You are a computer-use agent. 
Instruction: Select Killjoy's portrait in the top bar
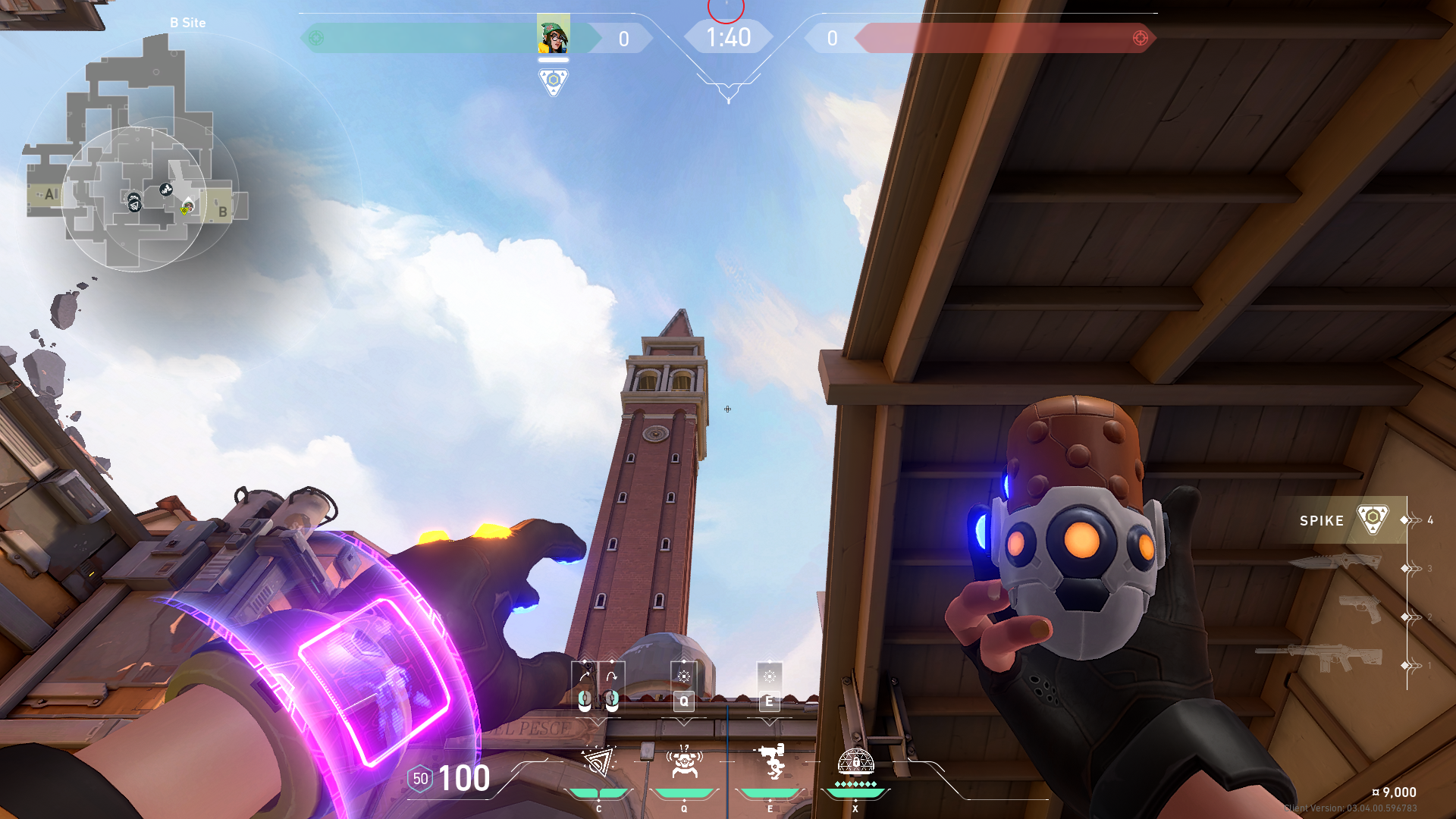(553, 34)
